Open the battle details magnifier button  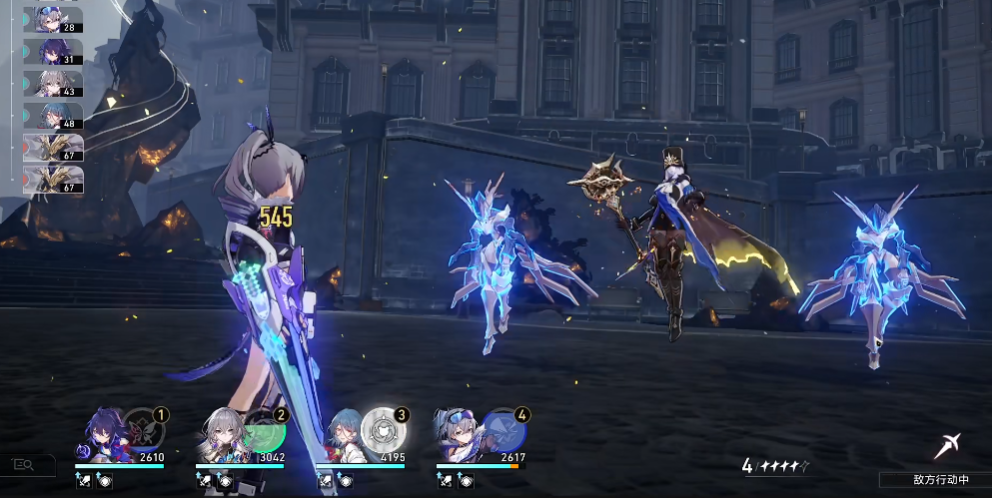pyautogui.click(x=23, y=464)
